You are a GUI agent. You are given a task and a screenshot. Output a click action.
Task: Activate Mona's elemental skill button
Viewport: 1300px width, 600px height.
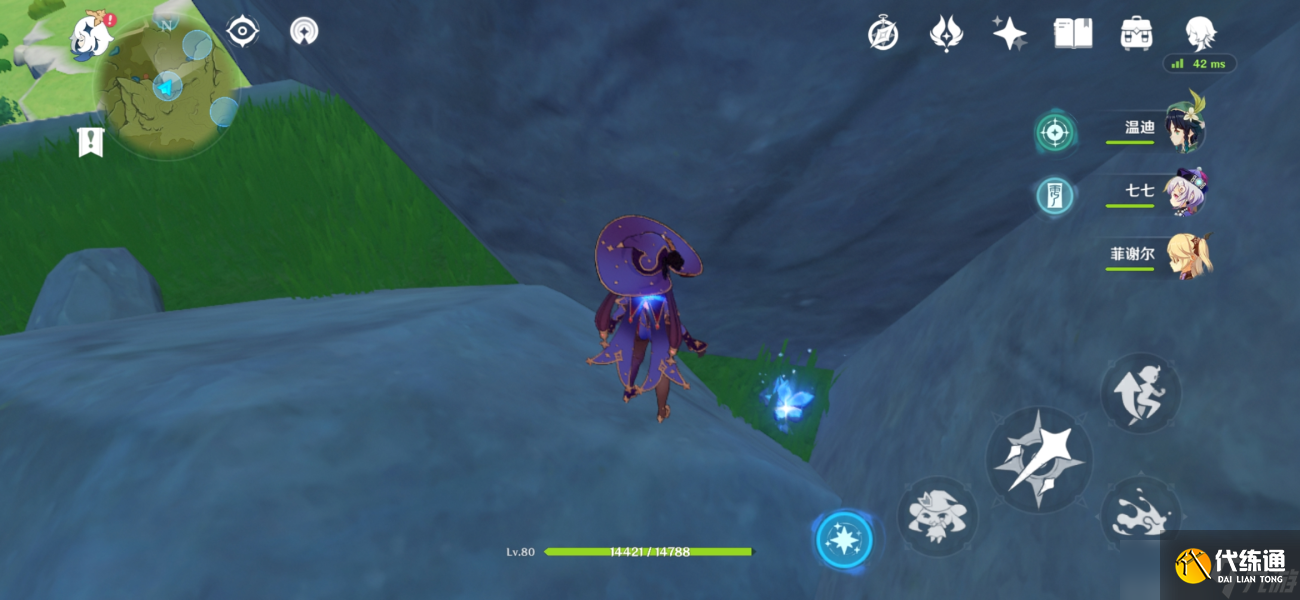938,516
